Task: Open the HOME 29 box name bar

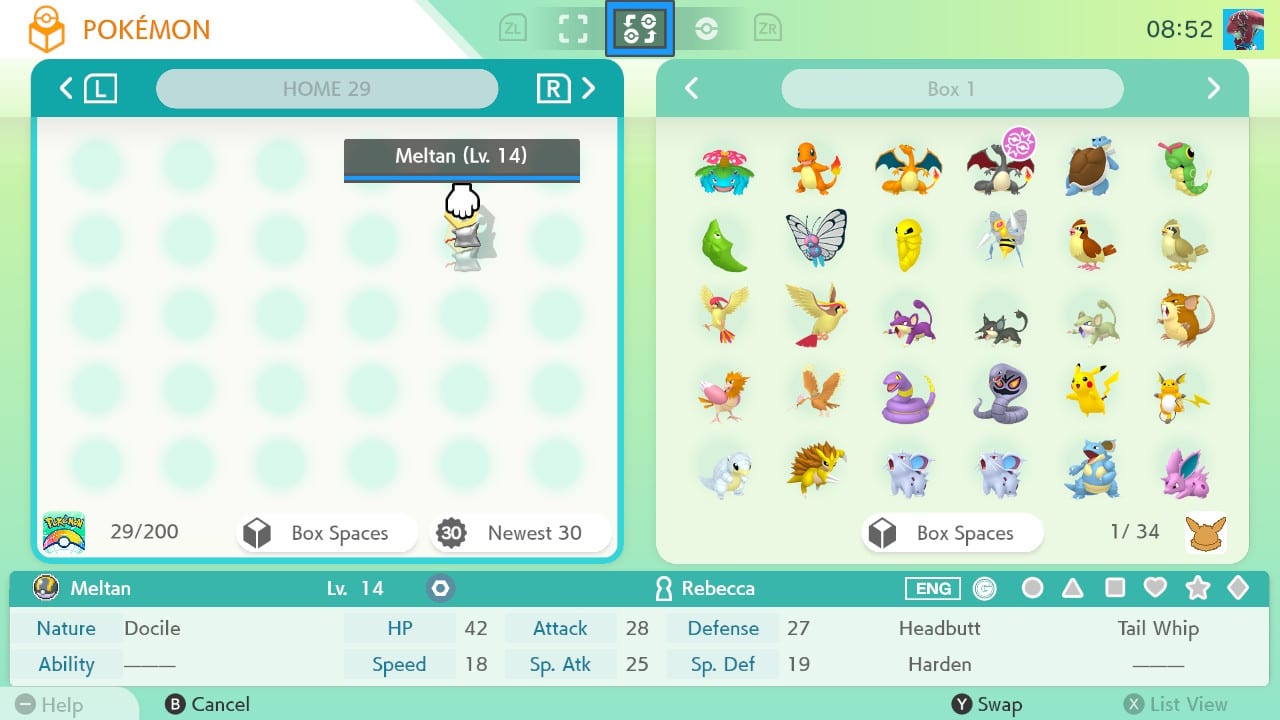Action: coord(326,89)
